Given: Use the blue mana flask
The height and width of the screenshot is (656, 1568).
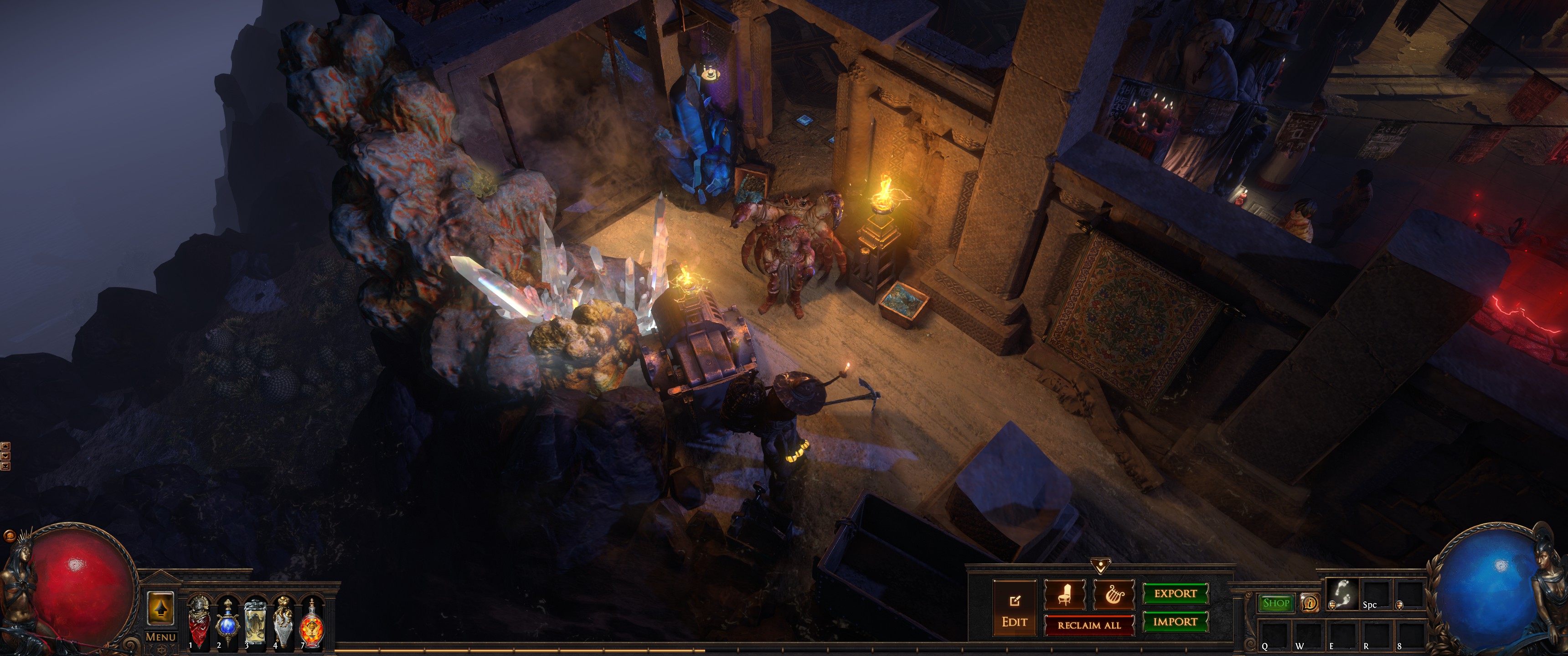Looking at the screenshot, I should [x=227, y=622].
